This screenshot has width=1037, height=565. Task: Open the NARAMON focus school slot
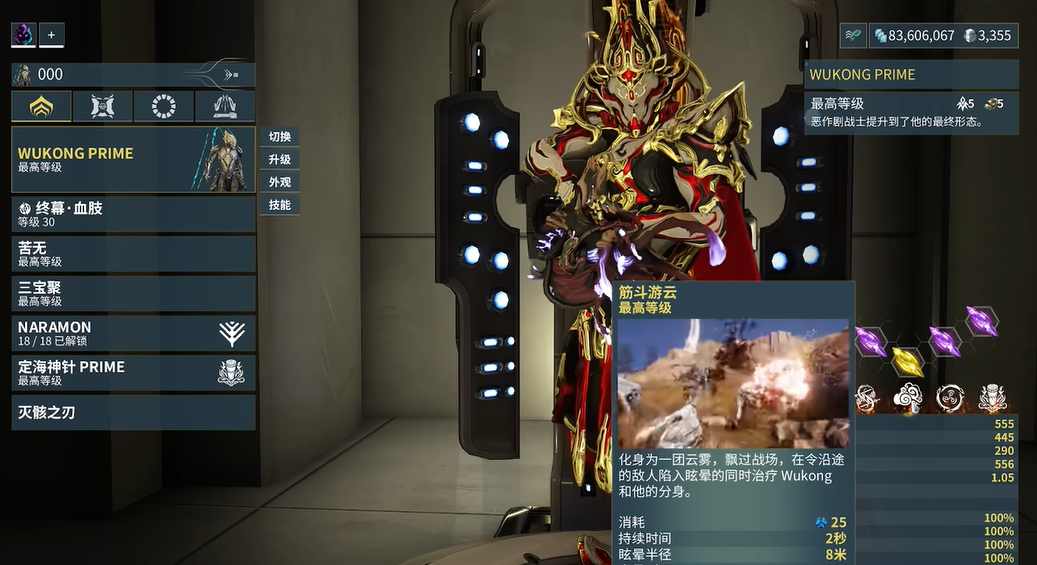[x=133, y=333]
